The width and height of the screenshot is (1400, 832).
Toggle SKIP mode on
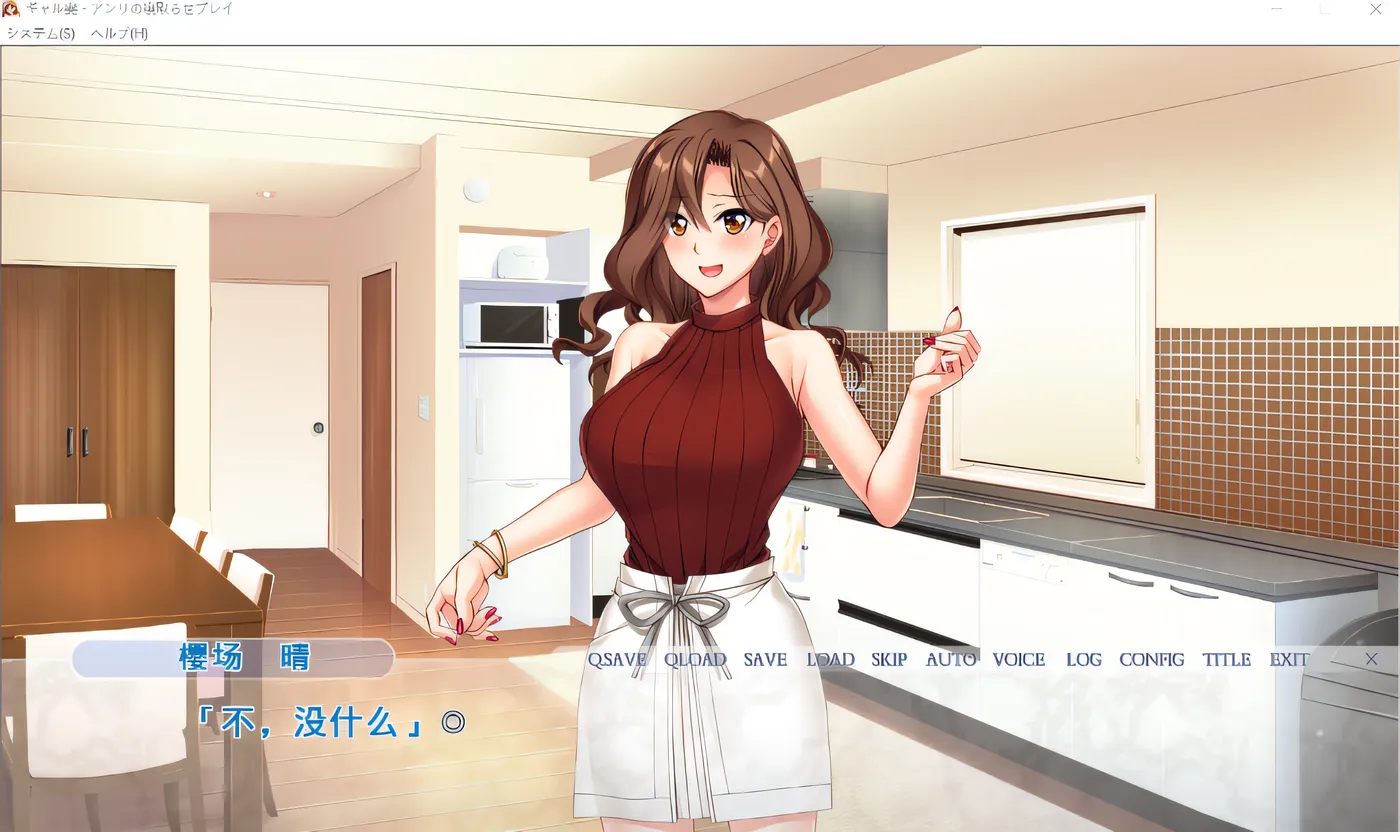point(888,659)
